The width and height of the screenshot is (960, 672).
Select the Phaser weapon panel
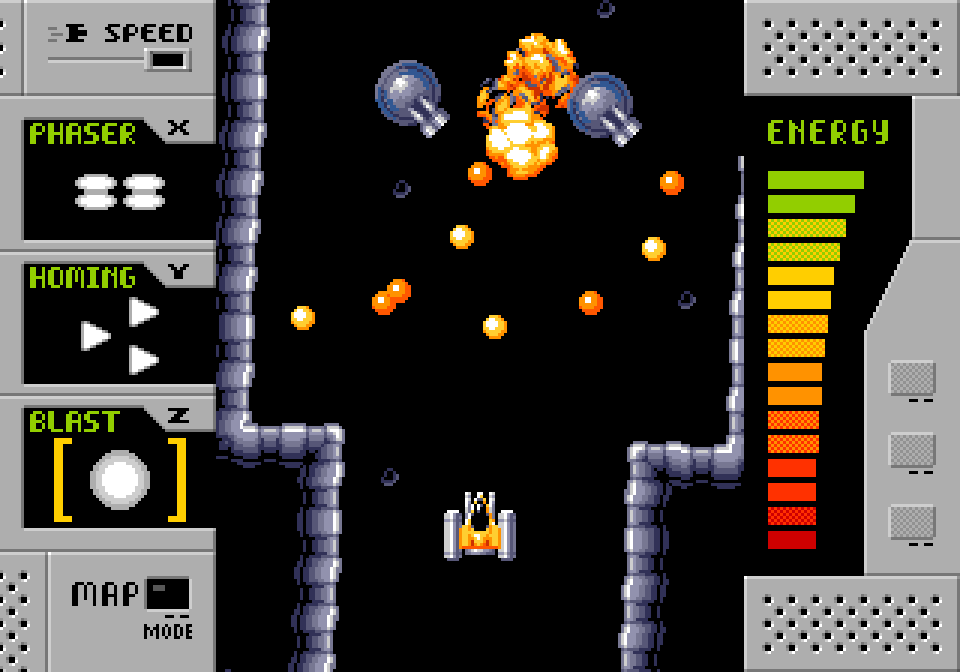119,182
